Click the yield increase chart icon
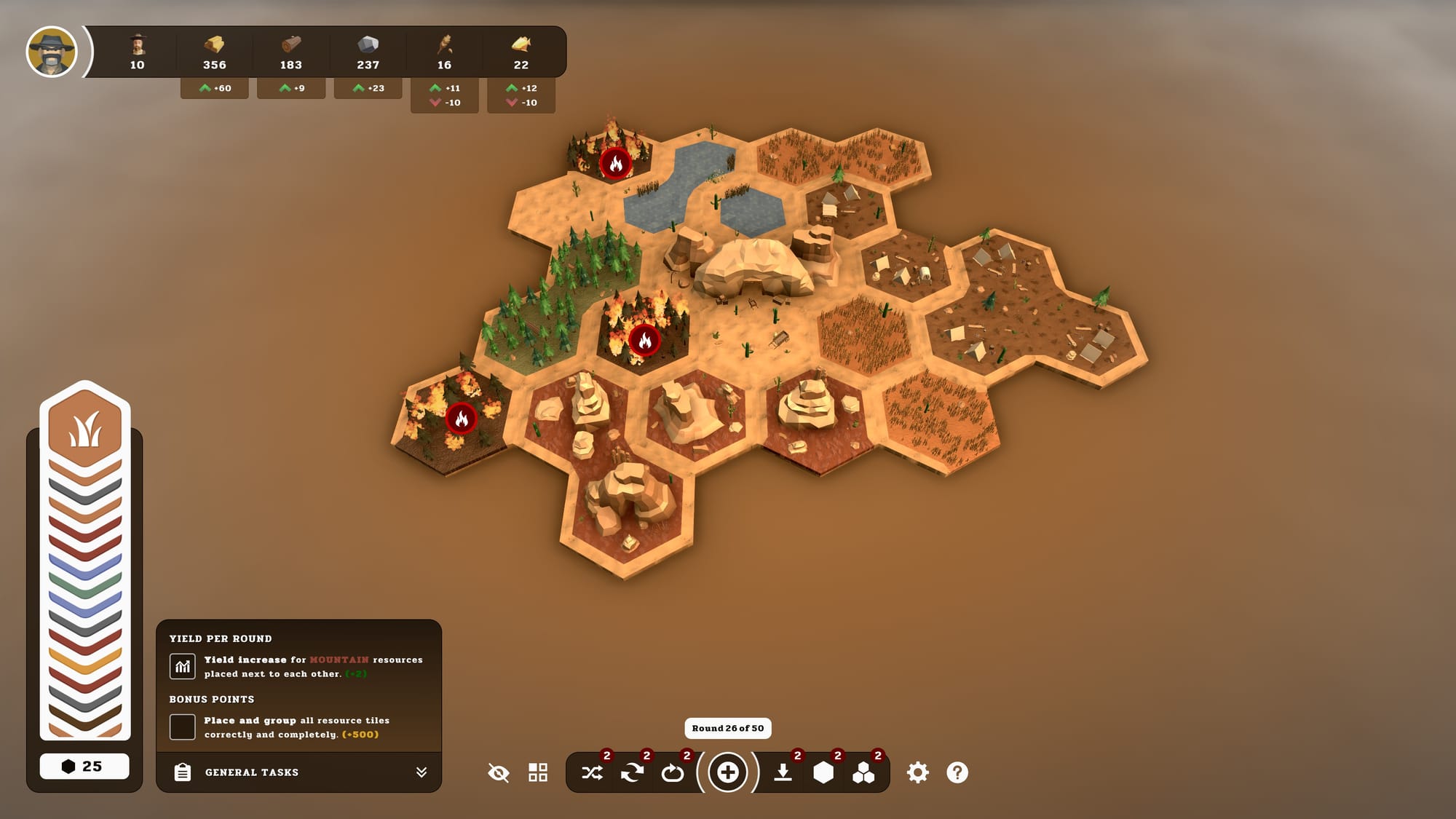The height and width of the screenshot is (819, 1456). click(182, 666)
